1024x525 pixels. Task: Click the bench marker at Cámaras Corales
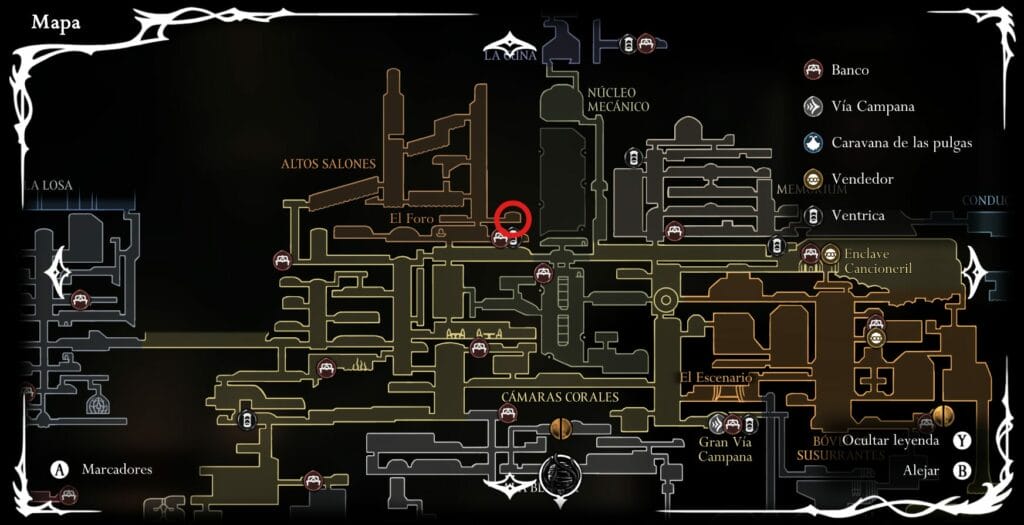coord(507,413)
